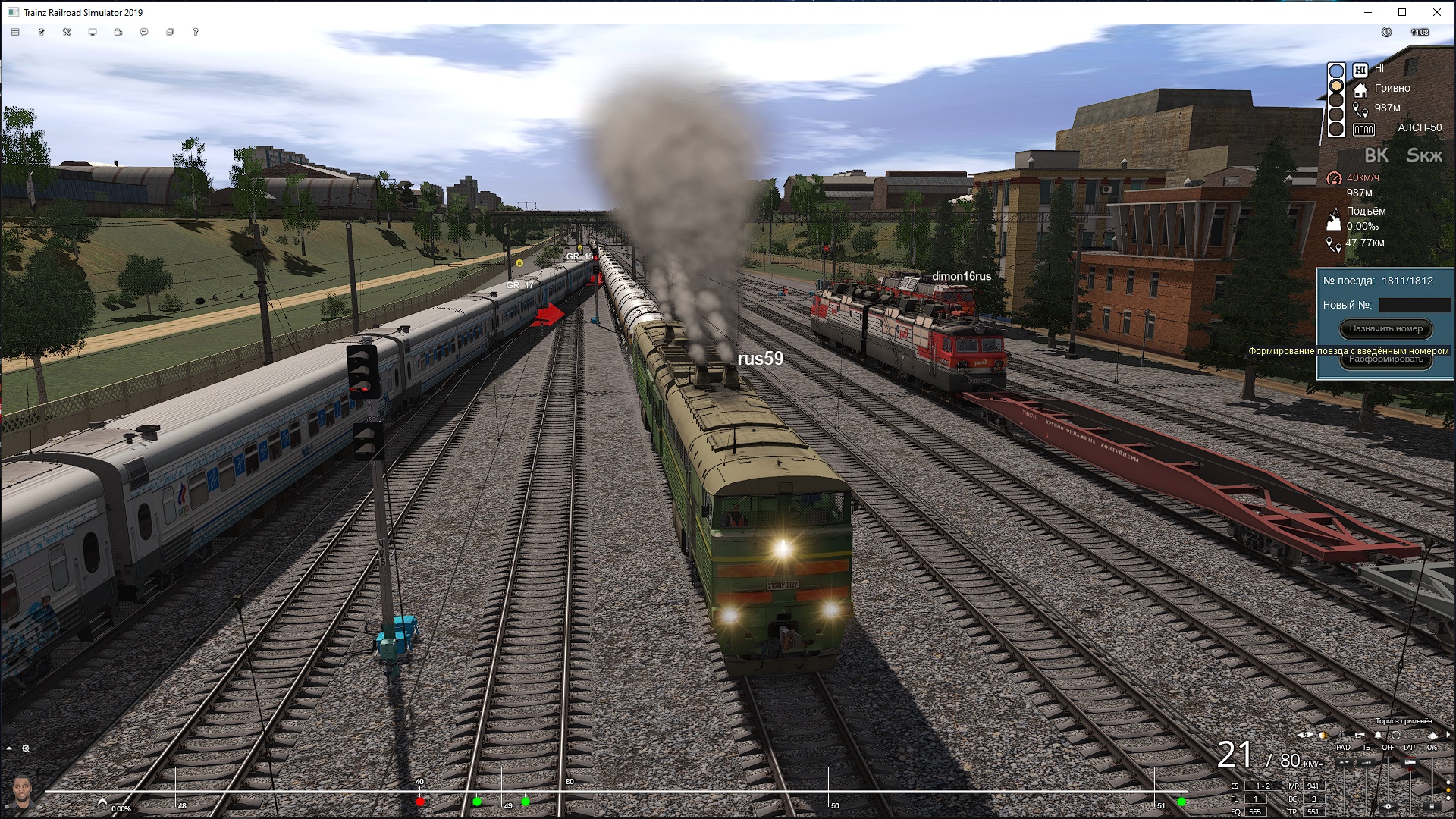Screen dimensions: 1456x819
Task: Maximize the Trainz window
Action: click(x=1402, y=12)
